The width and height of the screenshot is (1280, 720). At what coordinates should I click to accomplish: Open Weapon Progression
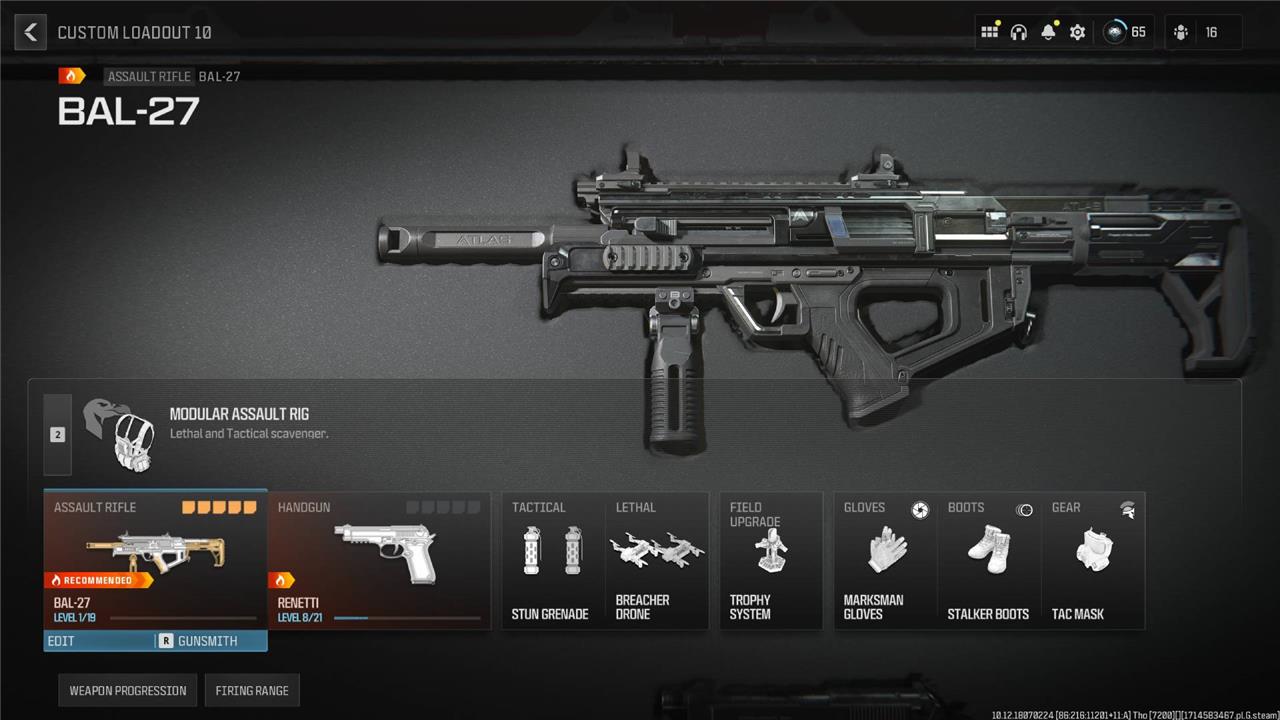click(x=128, y=691)
